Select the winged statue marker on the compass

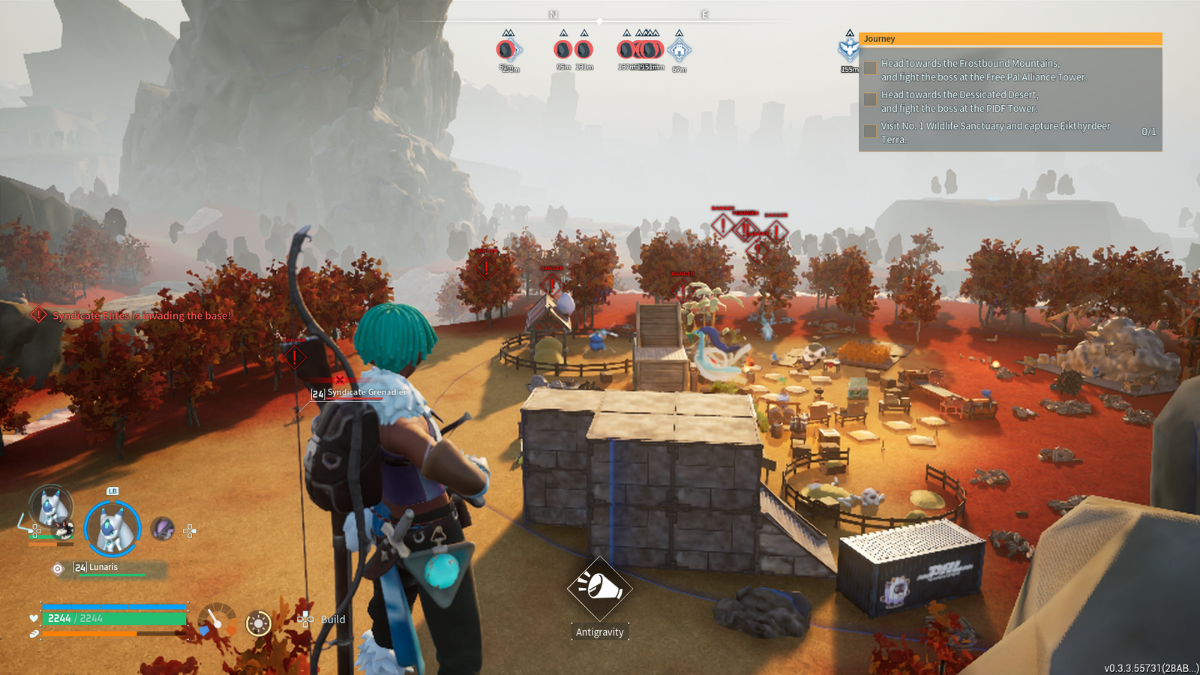(849, 49)
